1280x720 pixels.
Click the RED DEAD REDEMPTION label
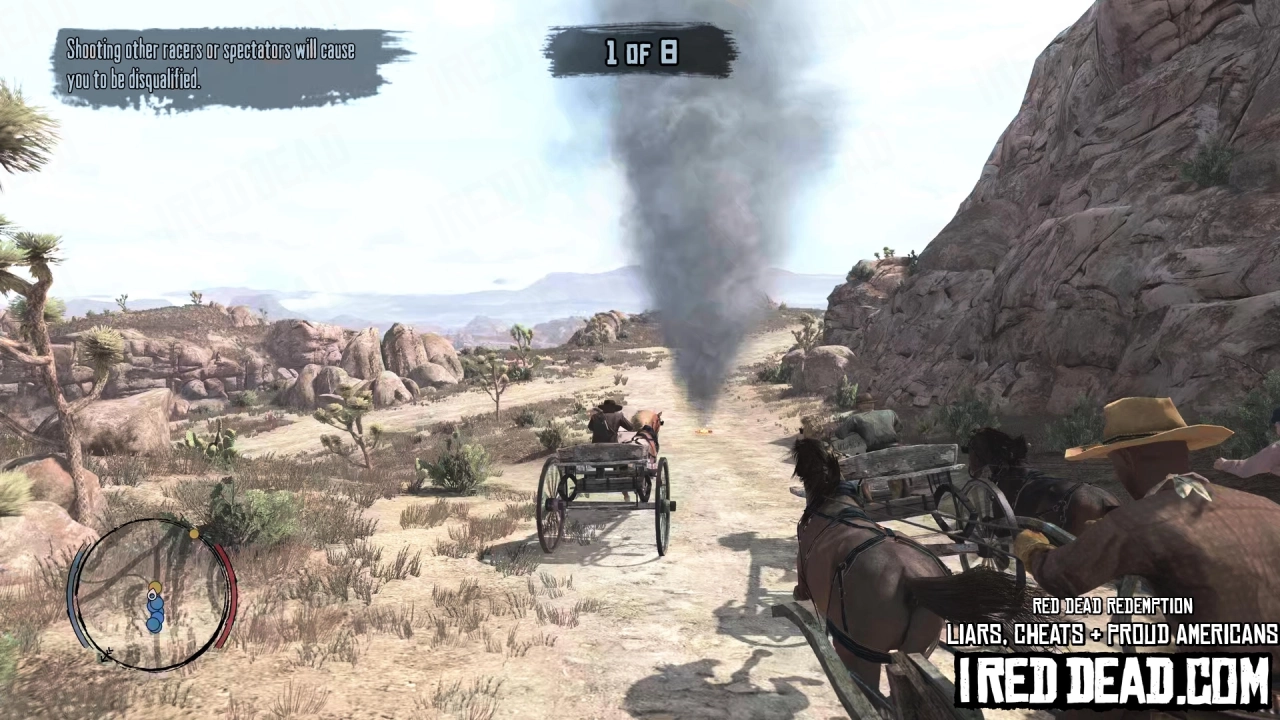click(x=1113, y=606)
